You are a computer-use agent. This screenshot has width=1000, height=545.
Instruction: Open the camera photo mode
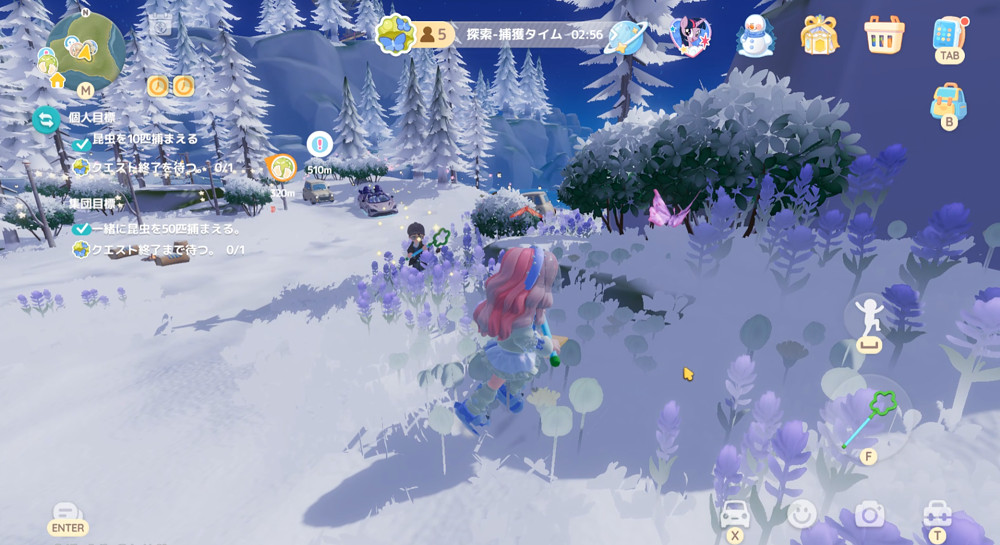(869, 514)
